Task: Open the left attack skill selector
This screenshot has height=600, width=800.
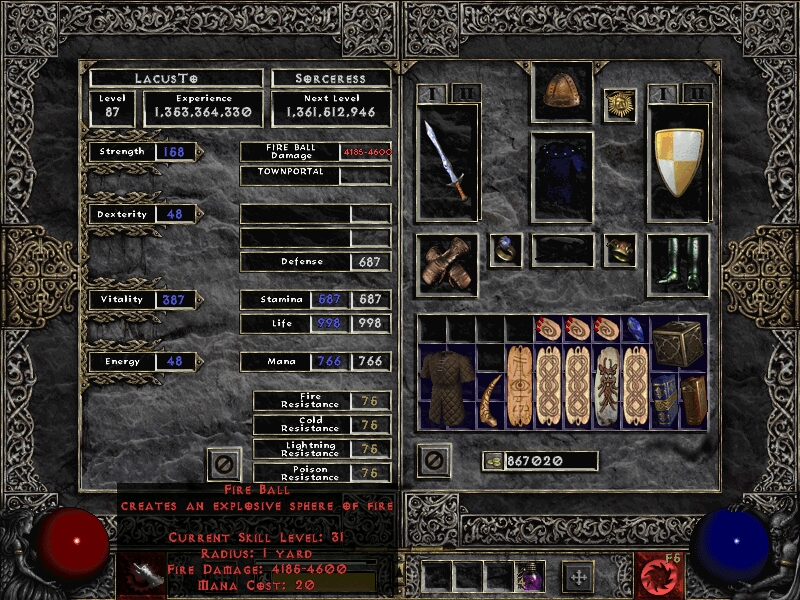Action: pos(141,575)
